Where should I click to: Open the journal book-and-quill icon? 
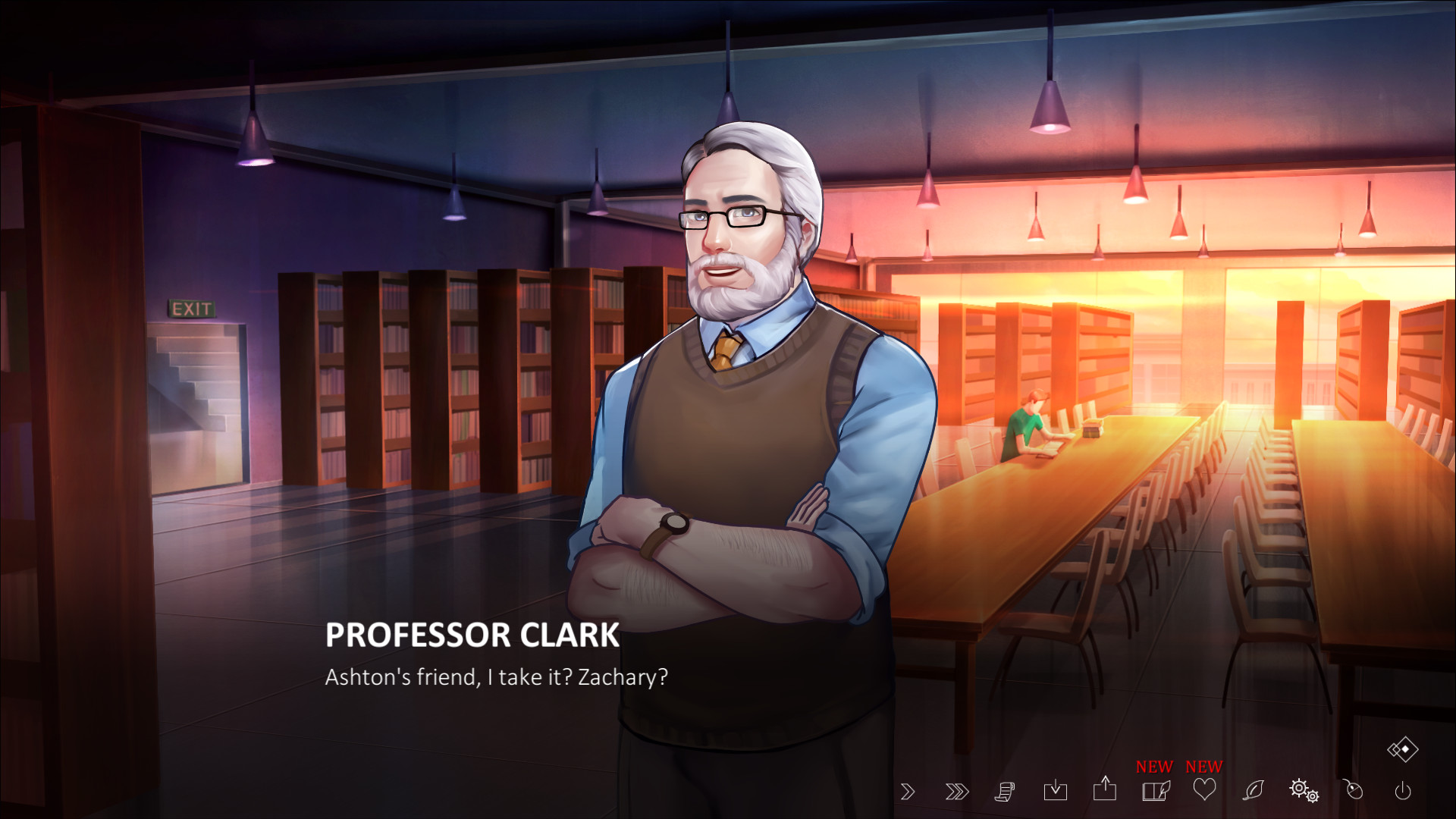click(1155, 790)
